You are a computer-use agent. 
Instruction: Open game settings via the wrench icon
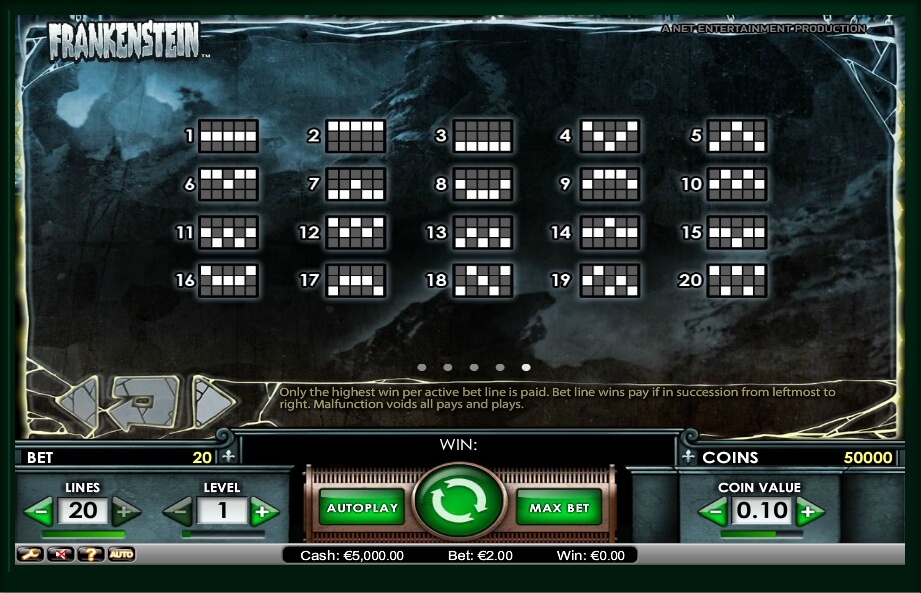click(29, 554)
